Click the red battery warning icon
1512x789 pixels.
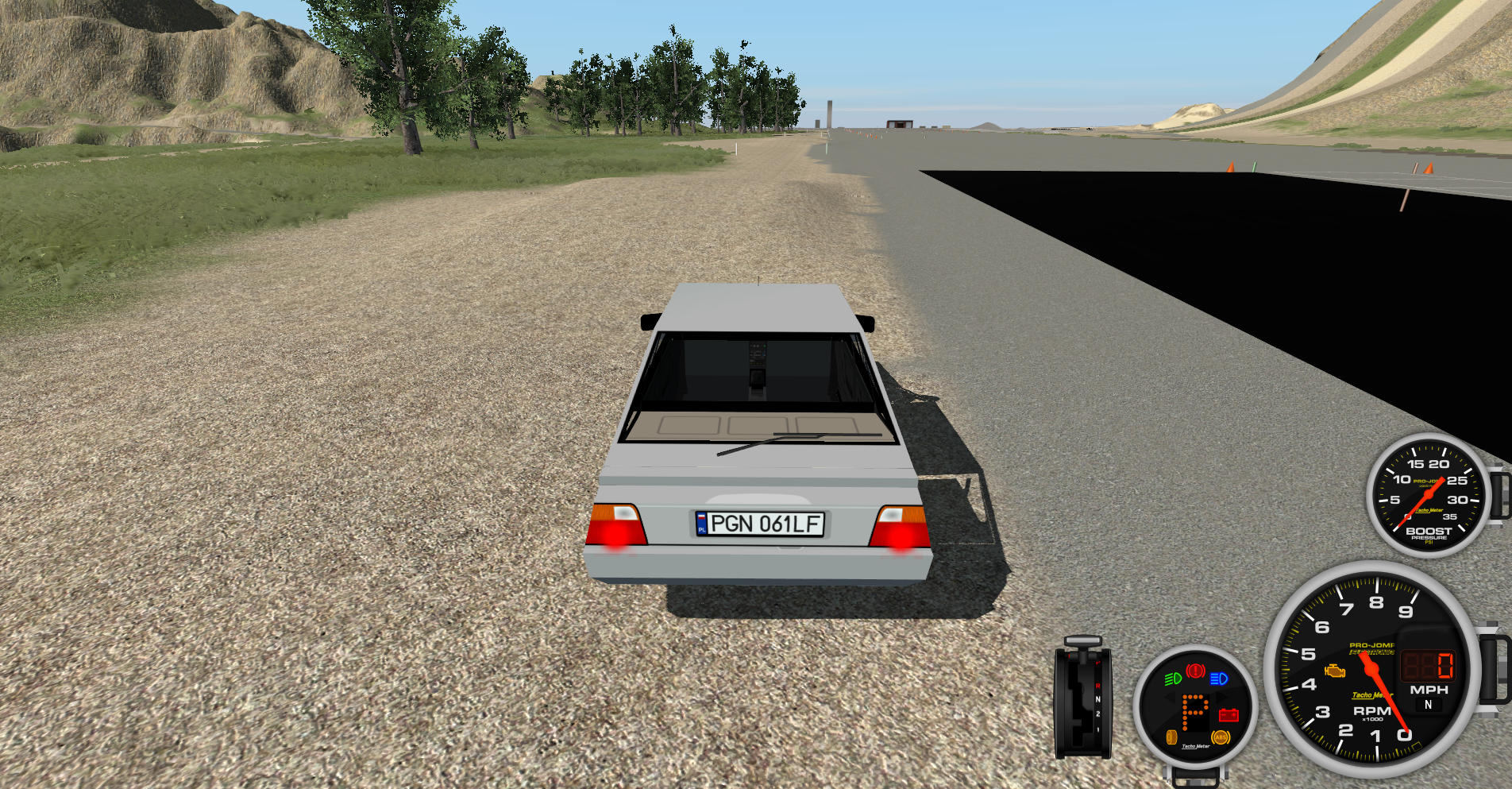tap(1228, 715)
